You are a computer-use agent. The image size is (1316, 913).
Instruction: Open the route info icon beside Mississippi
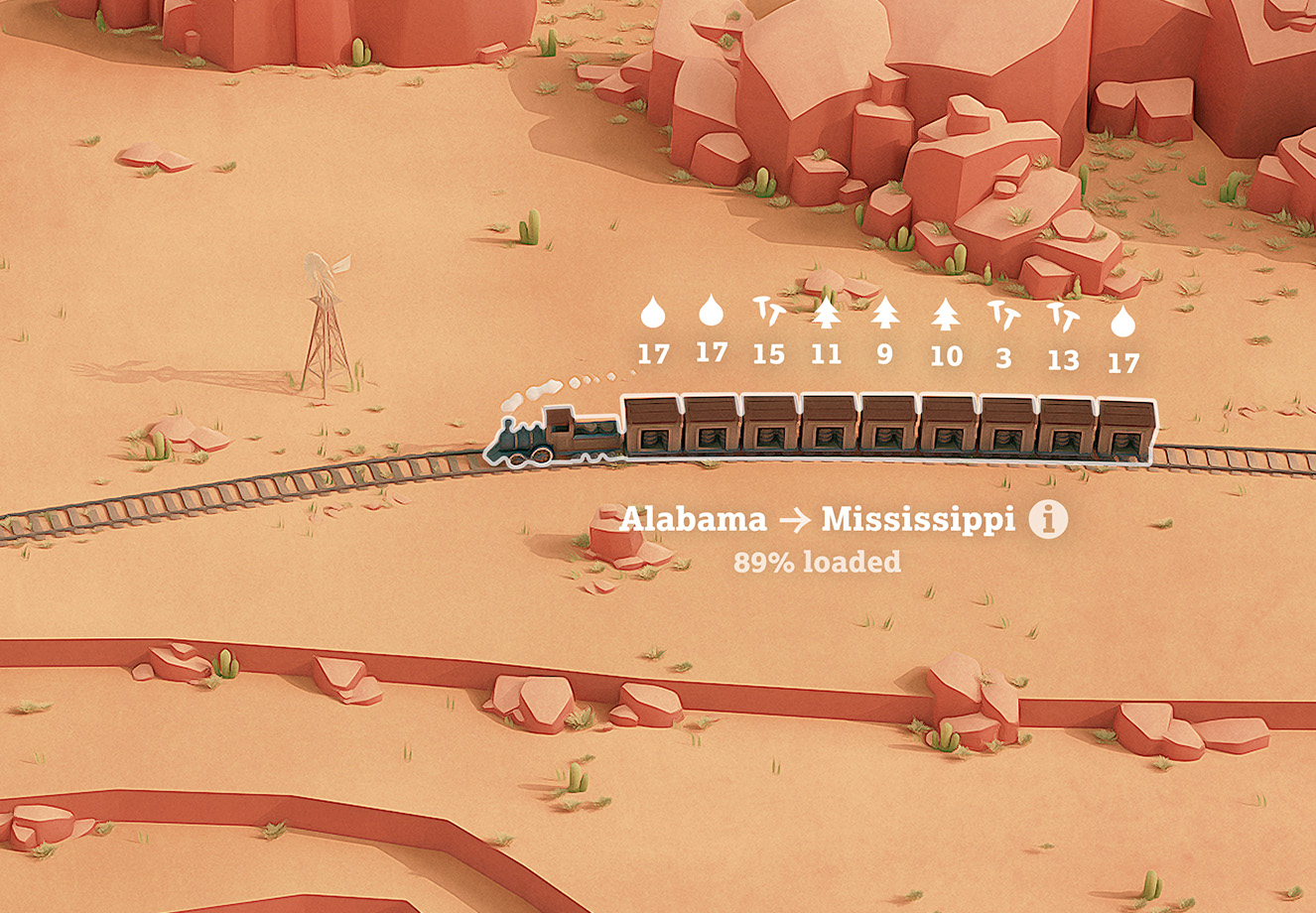point(1049,519)
